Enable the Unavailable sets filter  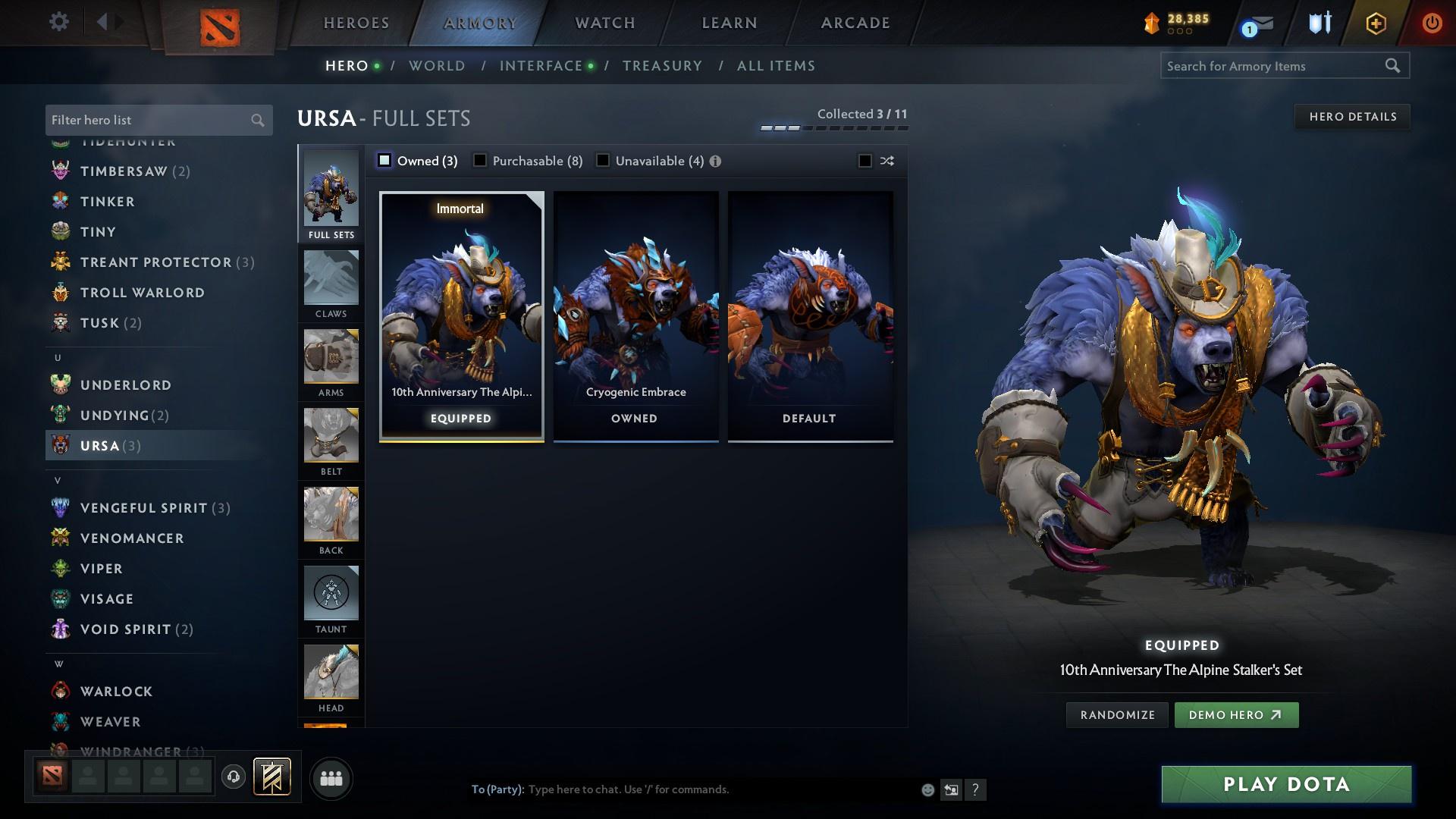tap(603, 161)
